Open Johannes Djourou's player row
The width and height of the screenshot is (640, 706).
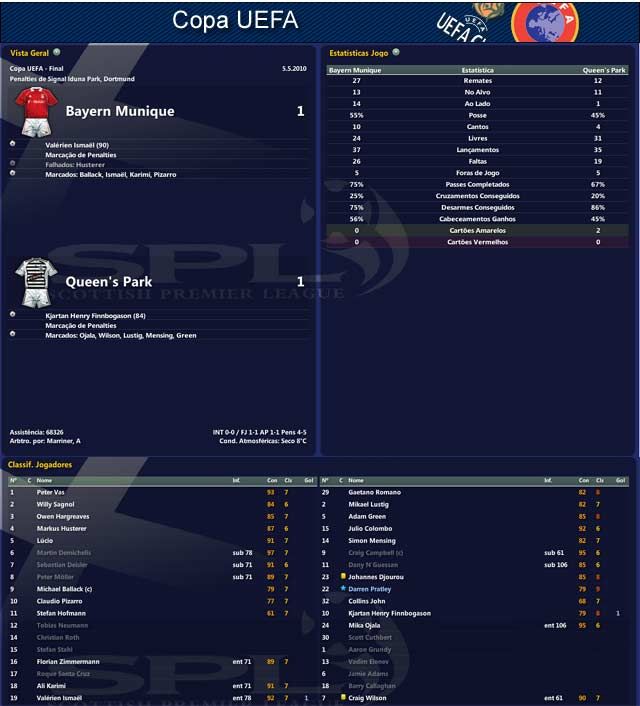[374, 577]
